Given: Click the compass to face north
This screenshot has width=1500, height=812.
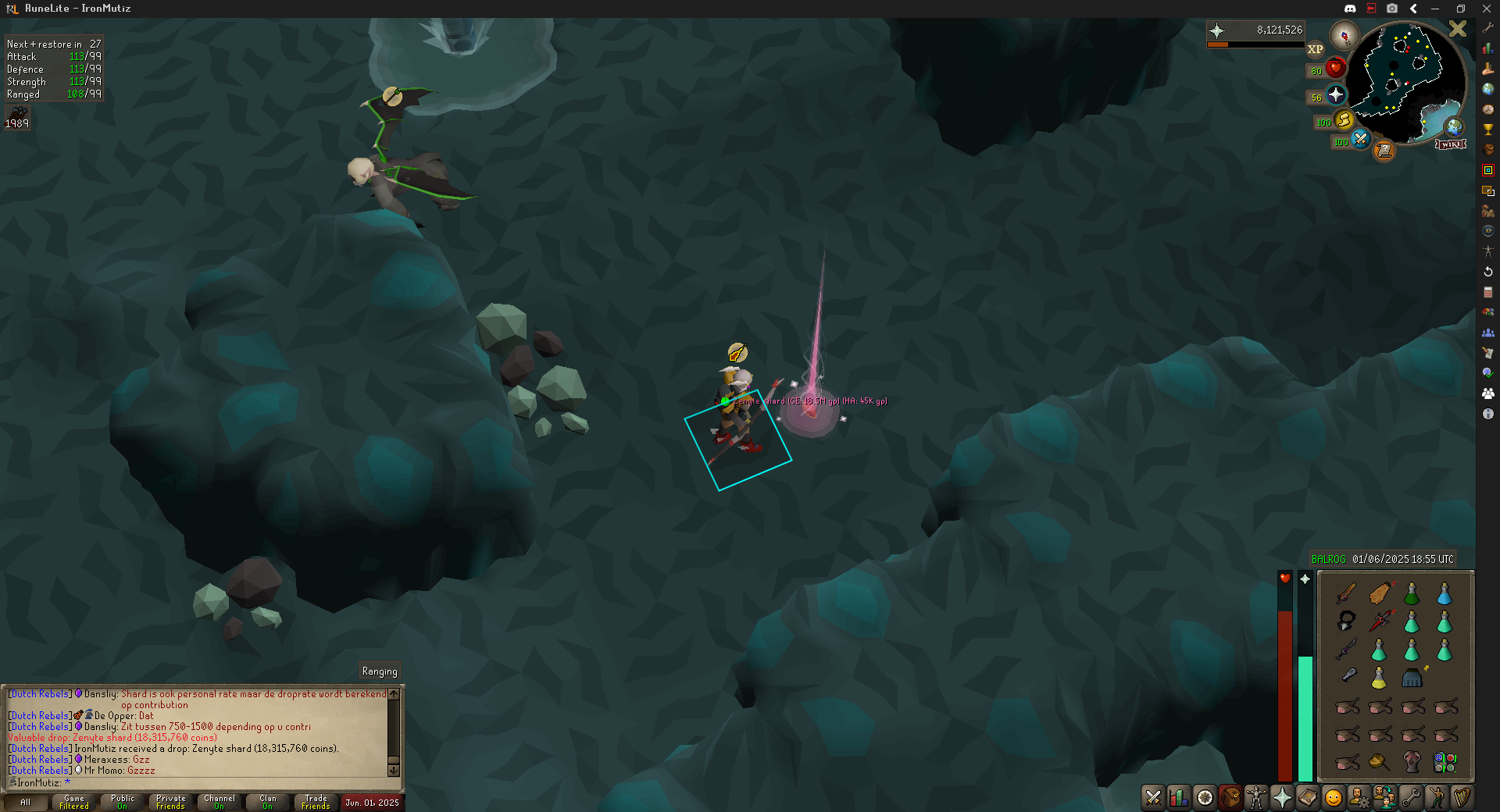Looking at the screenshot, I should click(x=1345, y=35).
